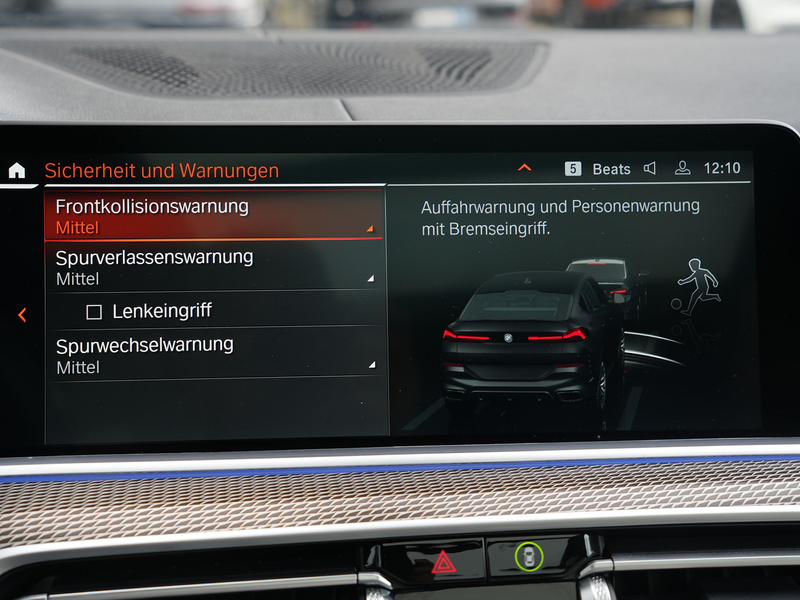Go to the home screen icon
800x600 pixels.
click(x=17, y=170)
